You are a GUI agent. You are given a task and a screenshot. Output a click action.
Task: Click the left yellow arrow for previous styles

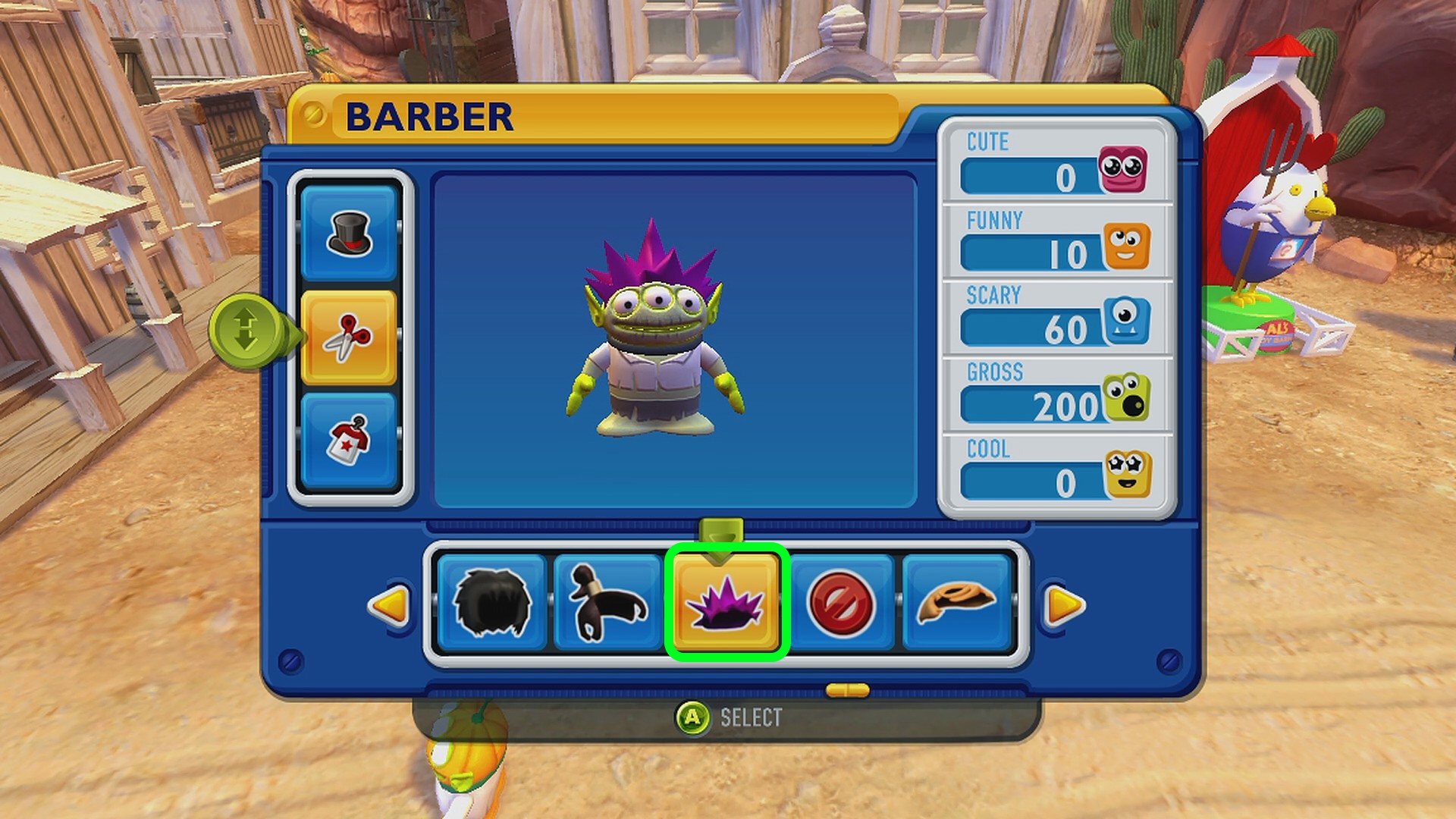pyautogui.click(x=390, y=605)
